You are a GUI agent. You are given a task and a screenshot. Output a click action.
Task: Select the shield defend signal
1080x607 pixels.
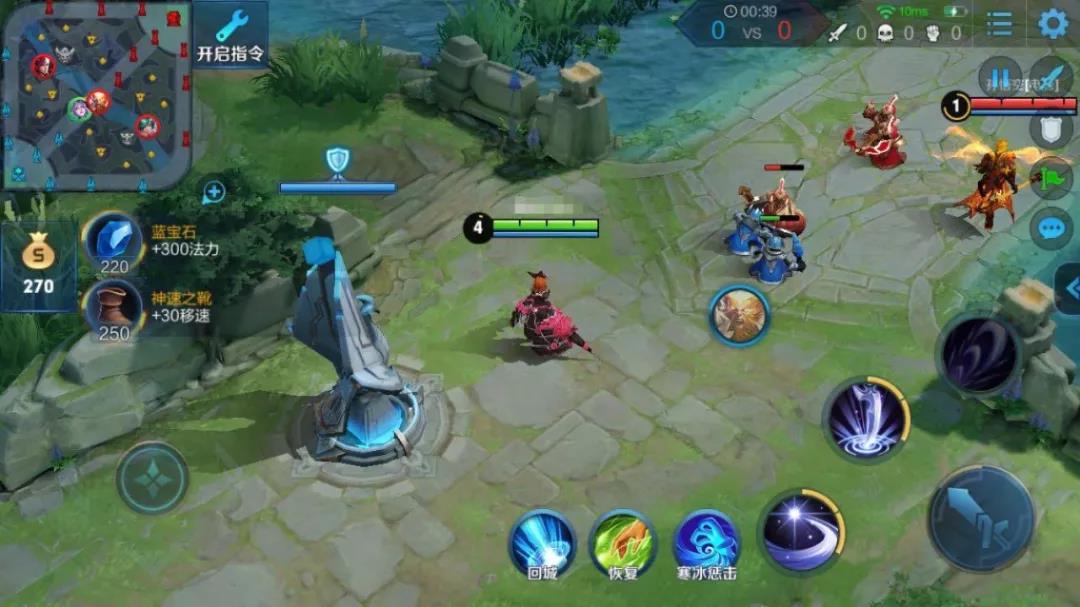[1051, 128]
